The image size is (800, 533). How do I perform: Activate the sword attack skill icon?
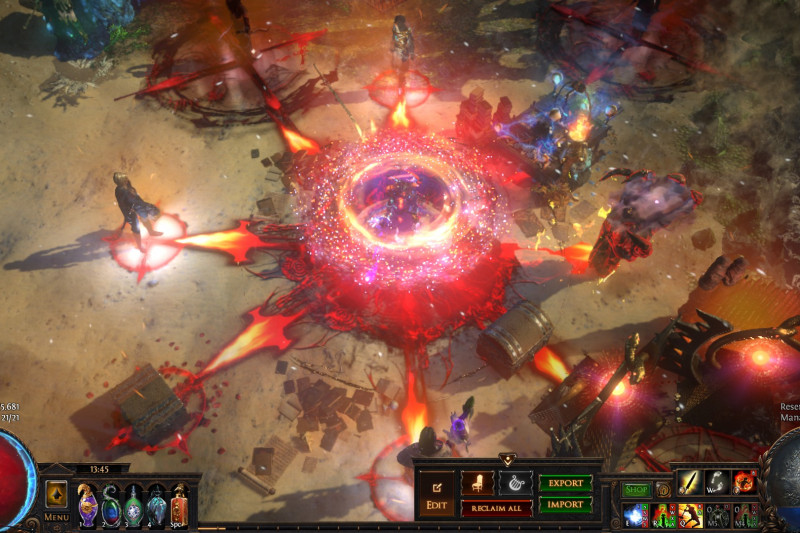pos(689,482)
